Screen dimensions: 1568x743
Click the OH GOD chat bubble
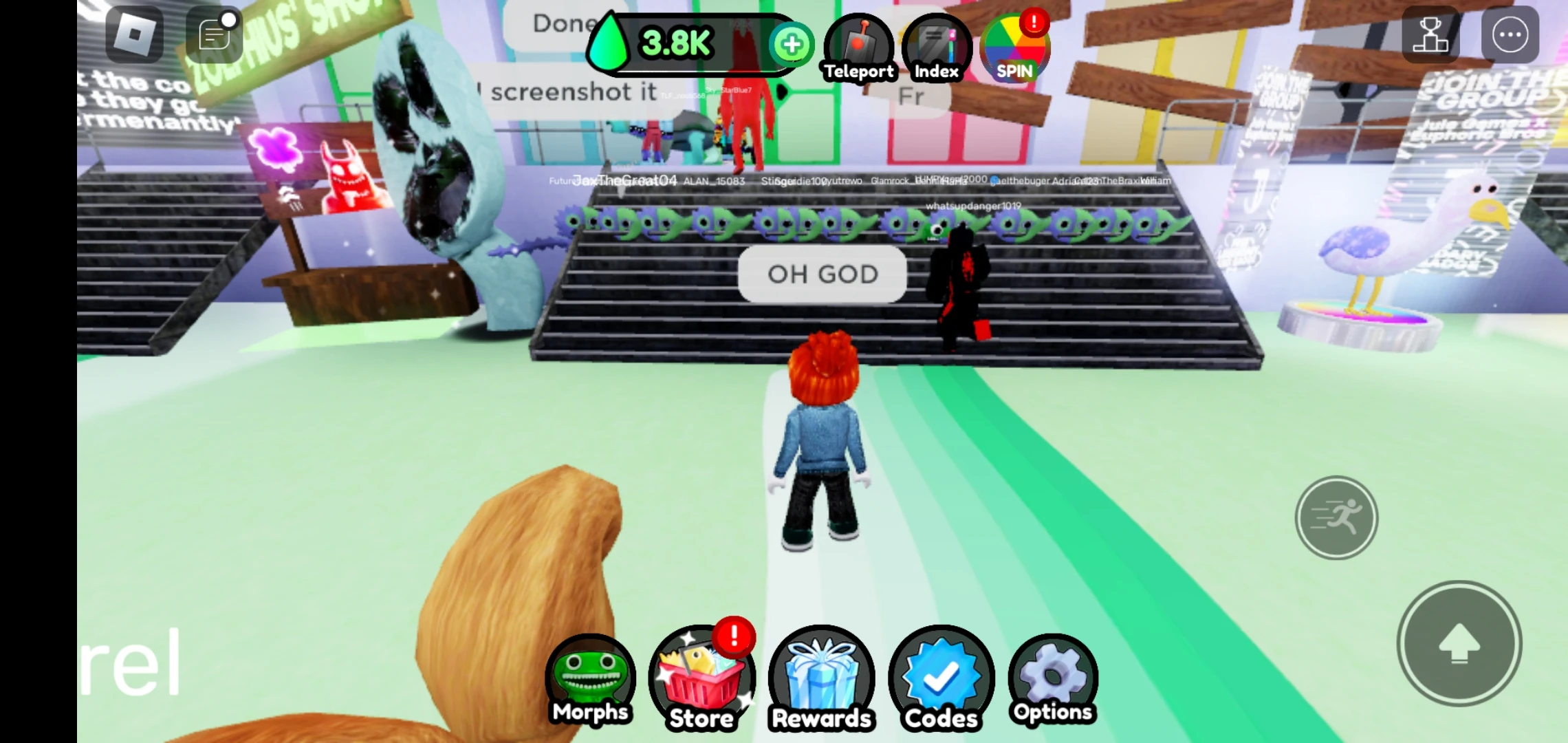point(823,274)
